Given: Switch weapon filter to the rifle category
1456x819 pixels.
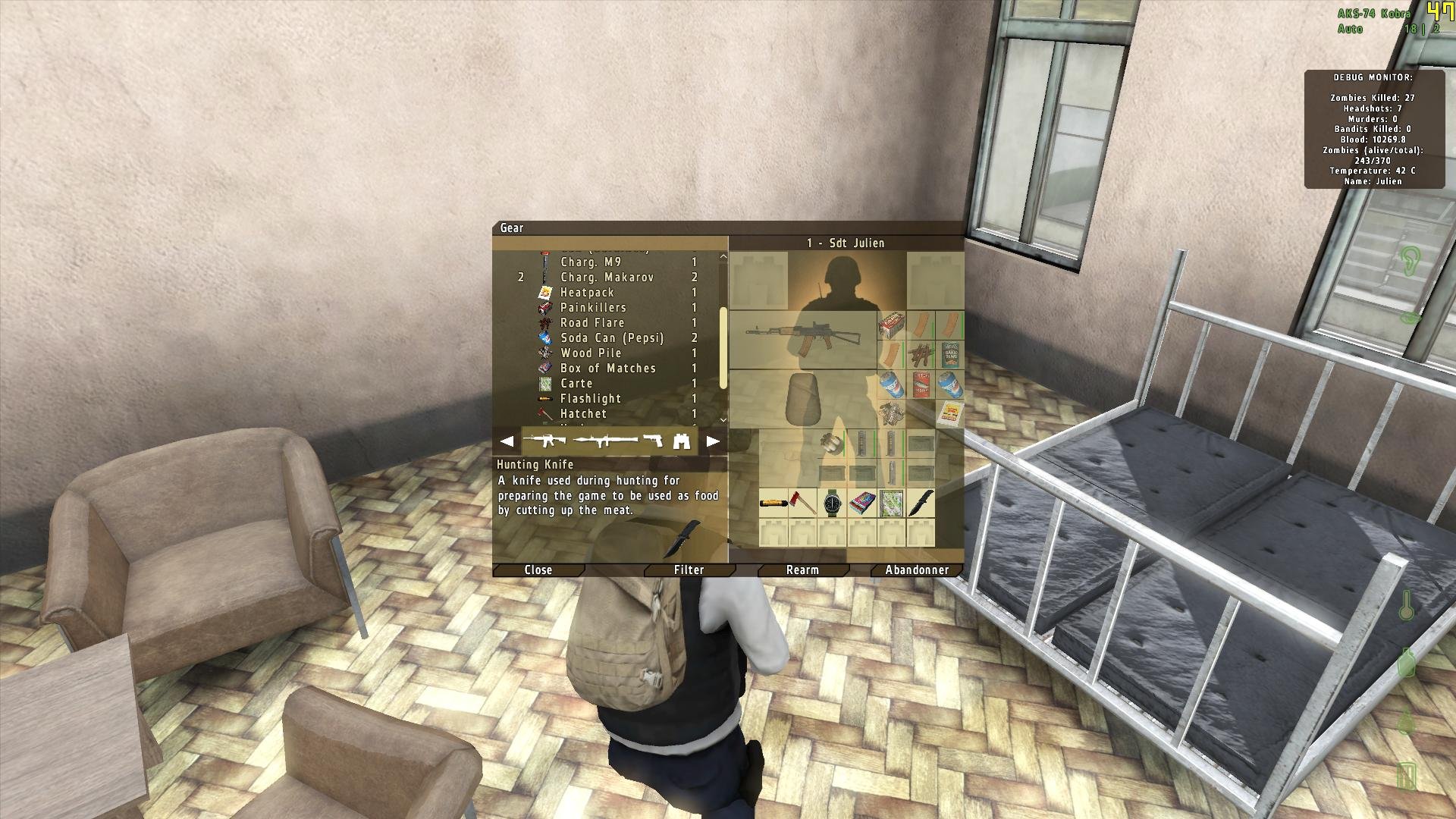Looking at the screenshot, I should click(545, 439).
